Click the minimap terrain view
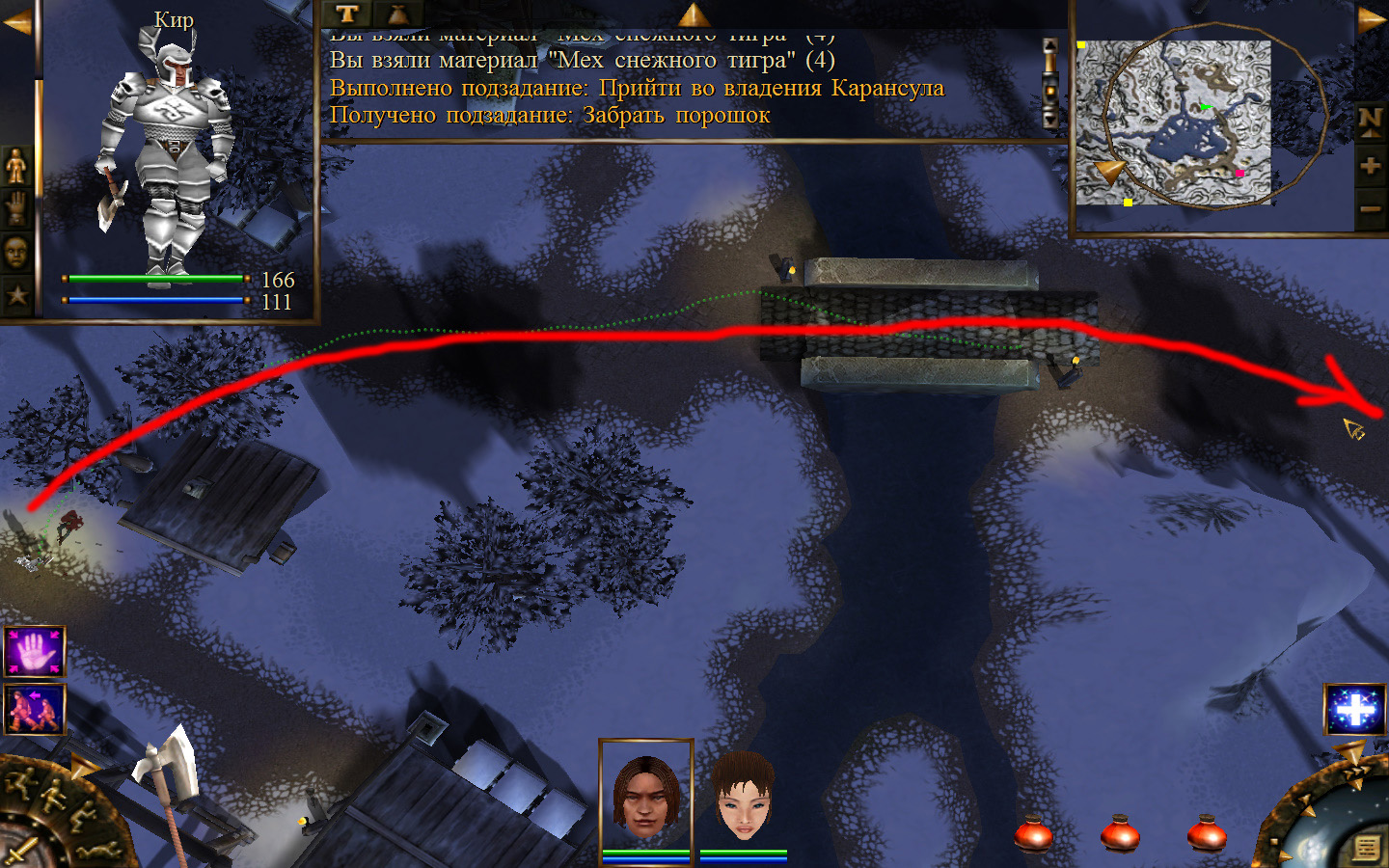1389x868 pixels. coord(1174,122)
